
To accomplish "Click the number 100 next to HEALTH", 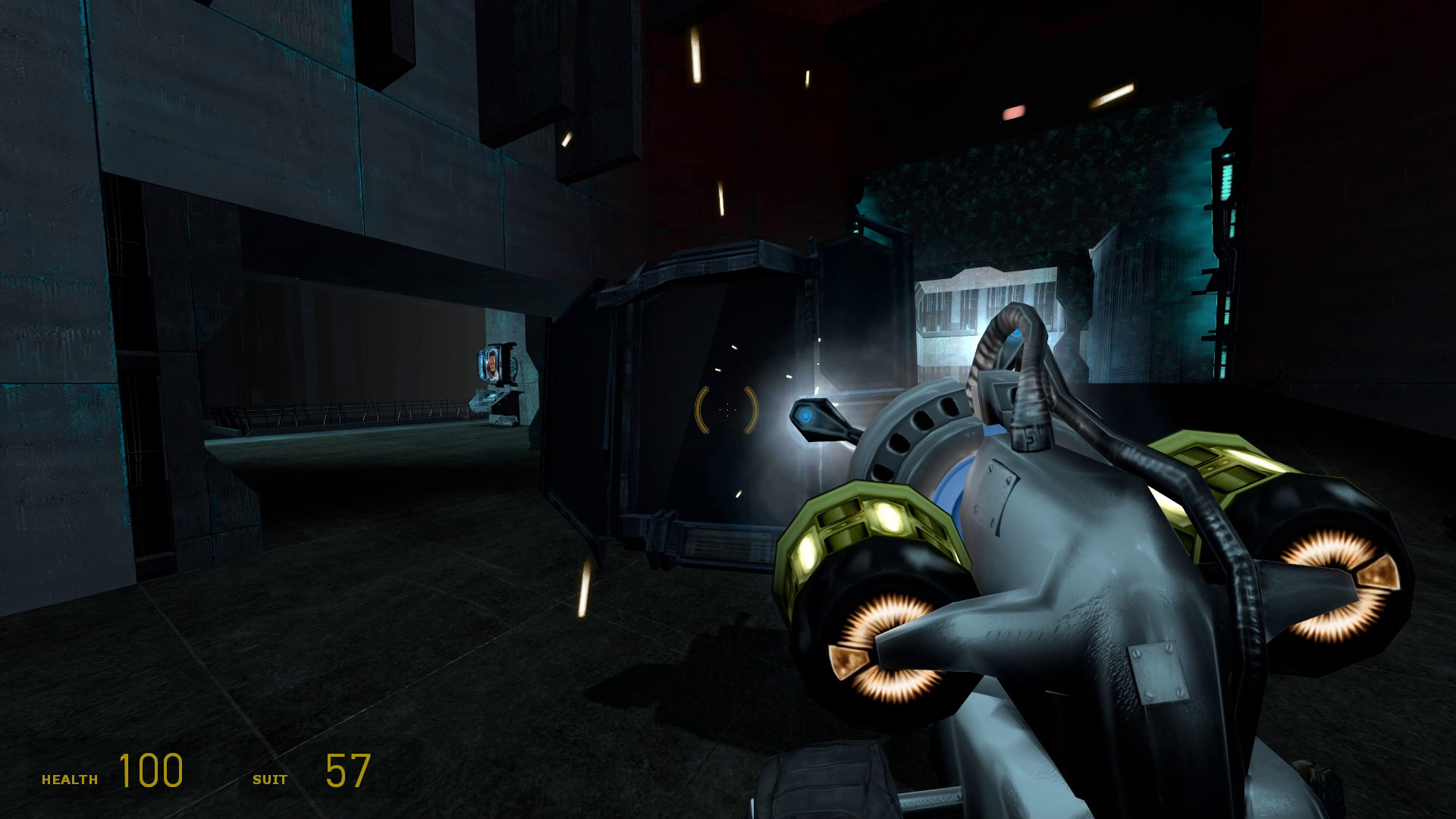I will coord(149,772).
